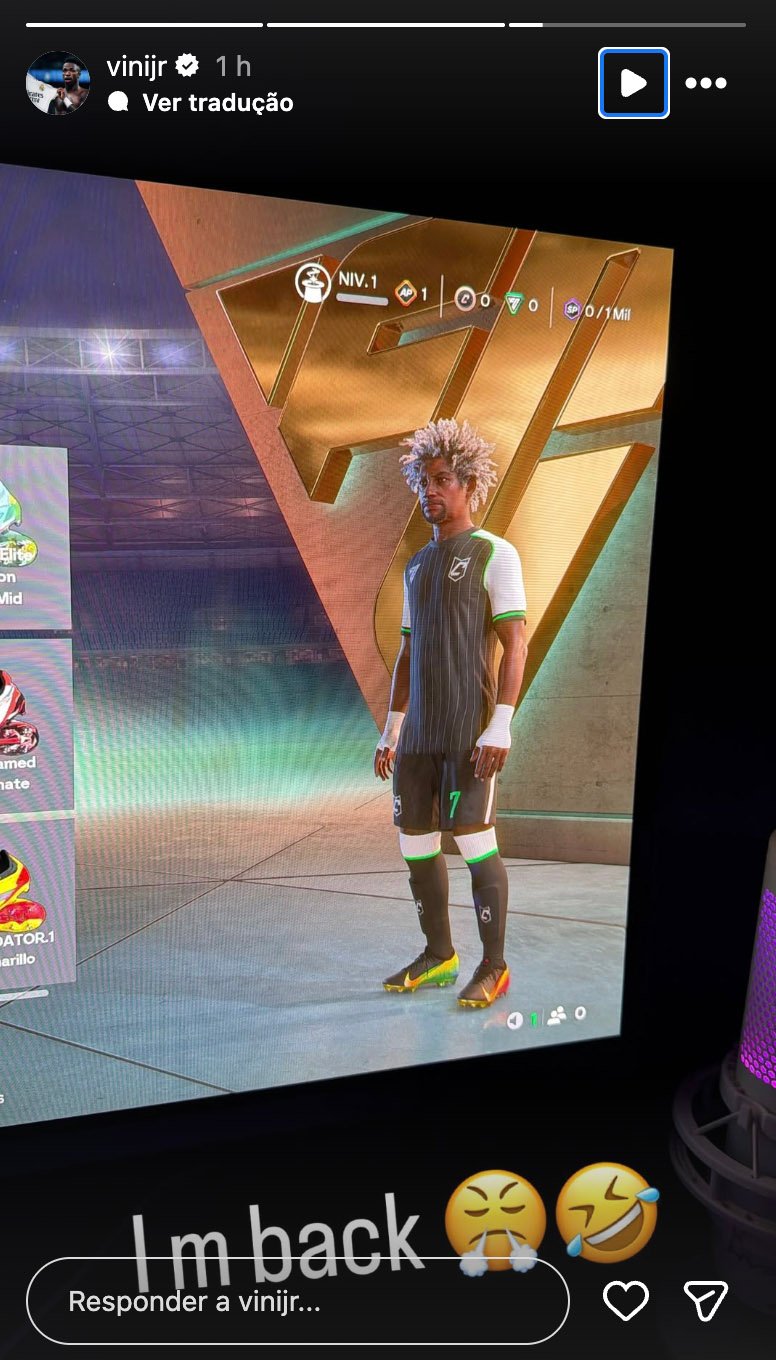Screen dimensions: 776x1360
Task: Click the orange AP points icon
Action: (405, 293)
